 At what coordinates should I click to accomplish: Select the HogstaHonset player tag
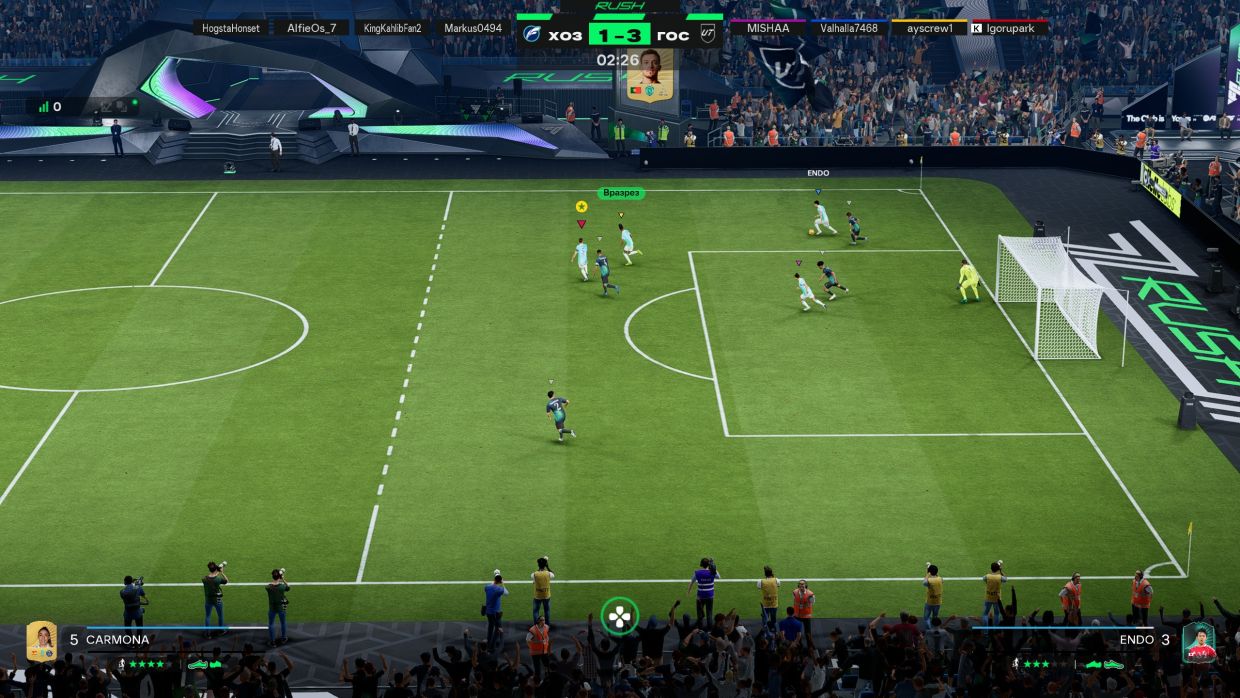tap(231, 28)
